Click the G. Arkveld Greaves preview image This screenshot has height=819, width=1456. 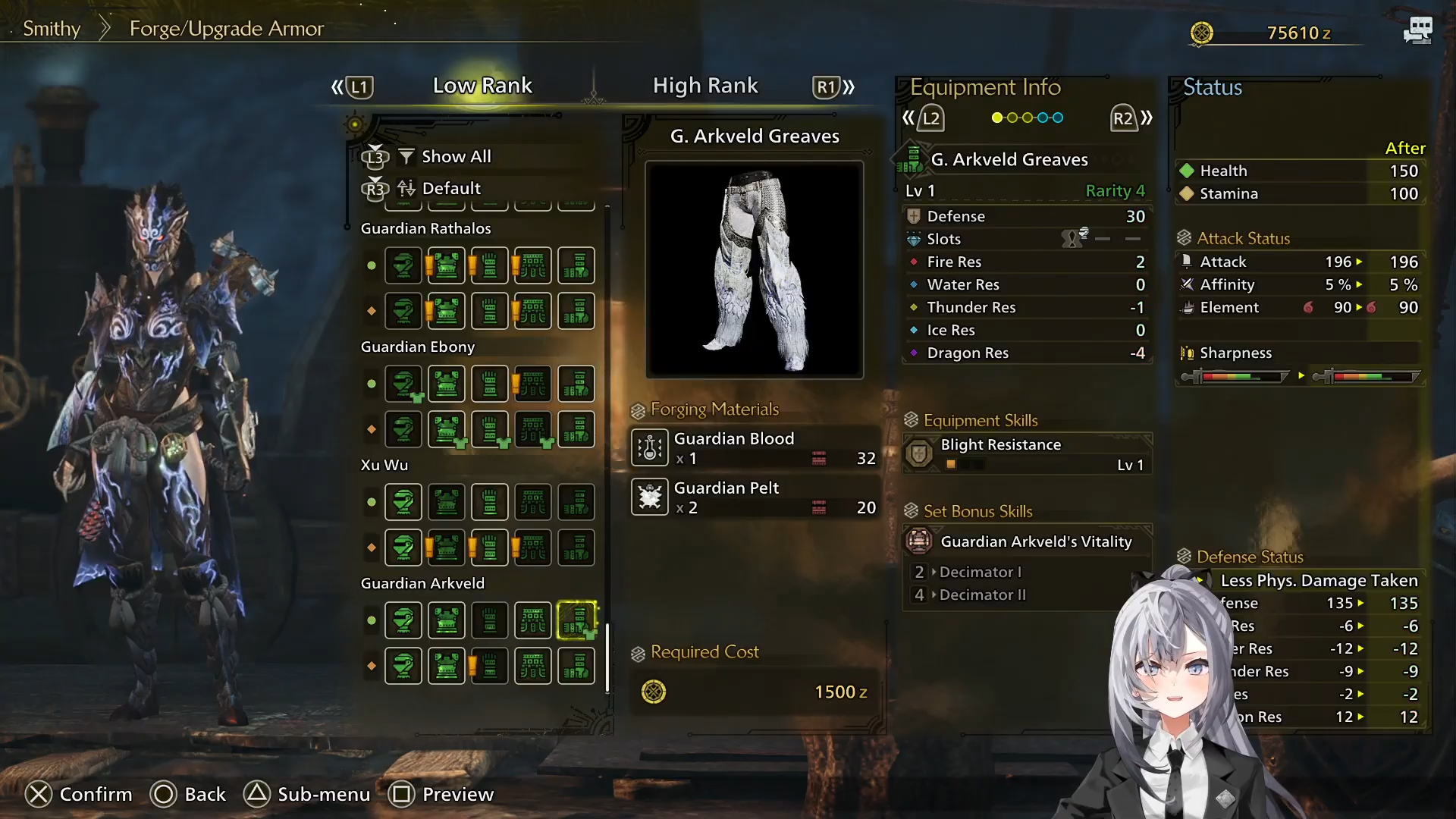[x=755, y=269]
